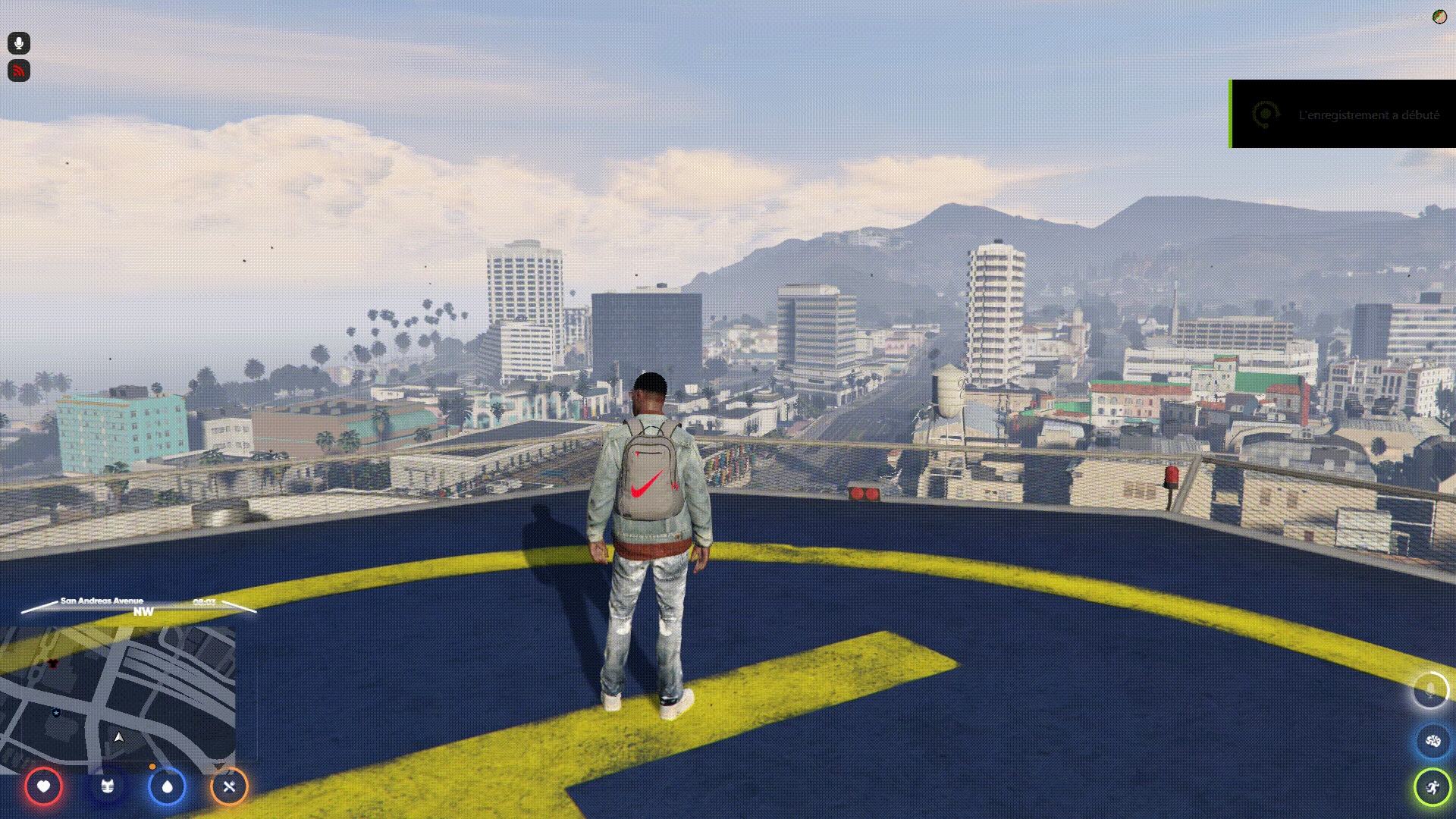Select the blue brain stress icon
Screen dimensions: 1456x819
(1432, 740)
